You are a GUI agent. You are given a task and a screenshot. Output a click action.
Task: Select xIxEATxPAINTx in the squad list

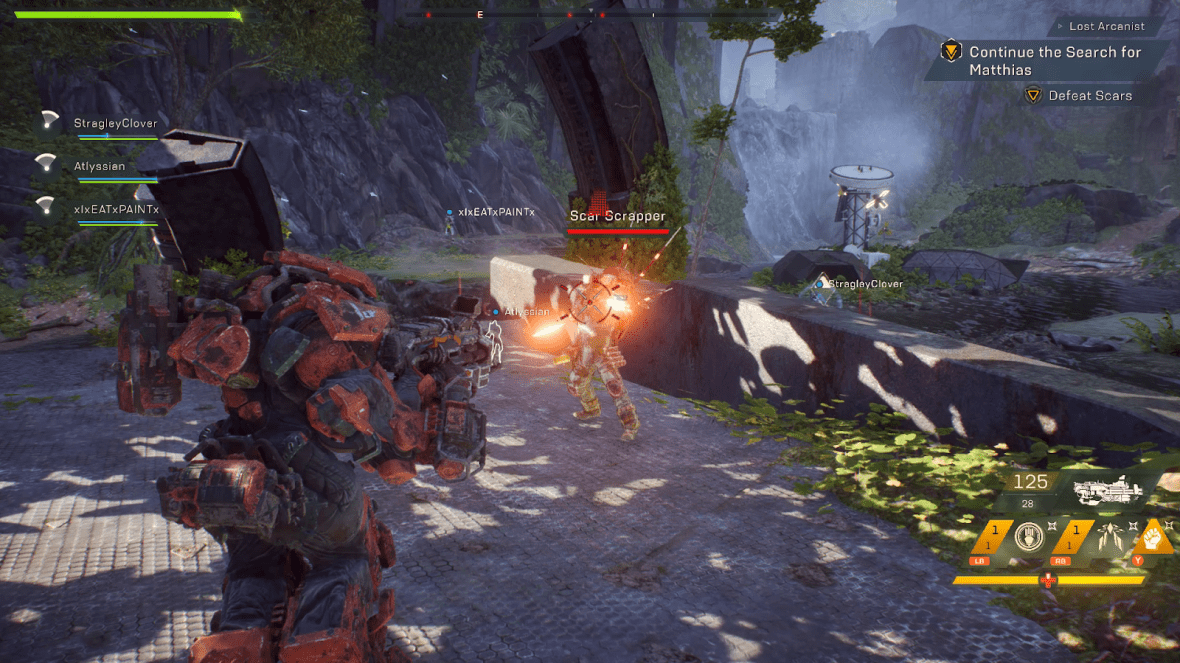coord(116,209)
